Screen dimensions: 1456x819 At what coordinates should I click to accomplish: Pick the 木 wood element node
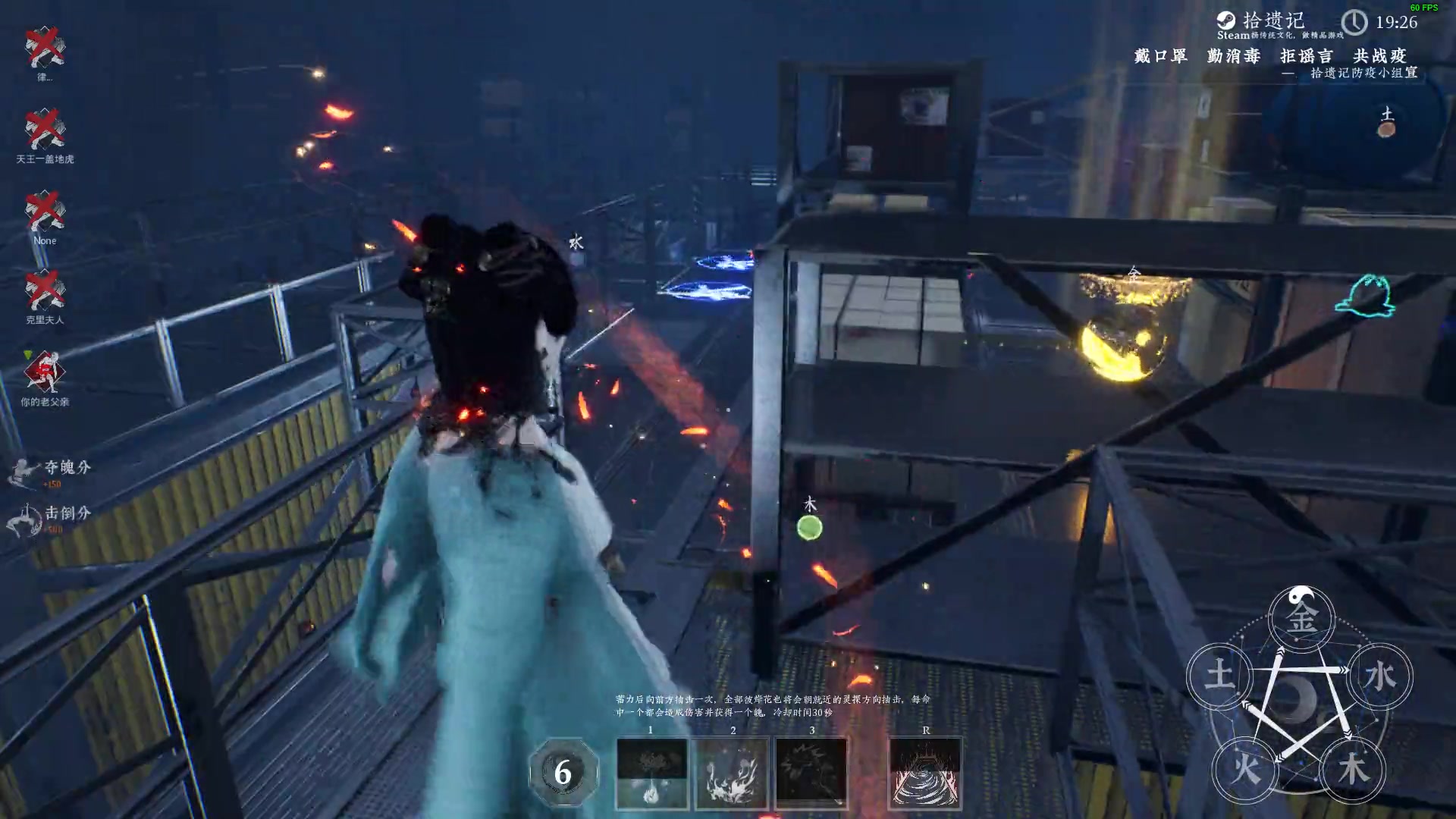(x=1353, y=769)
